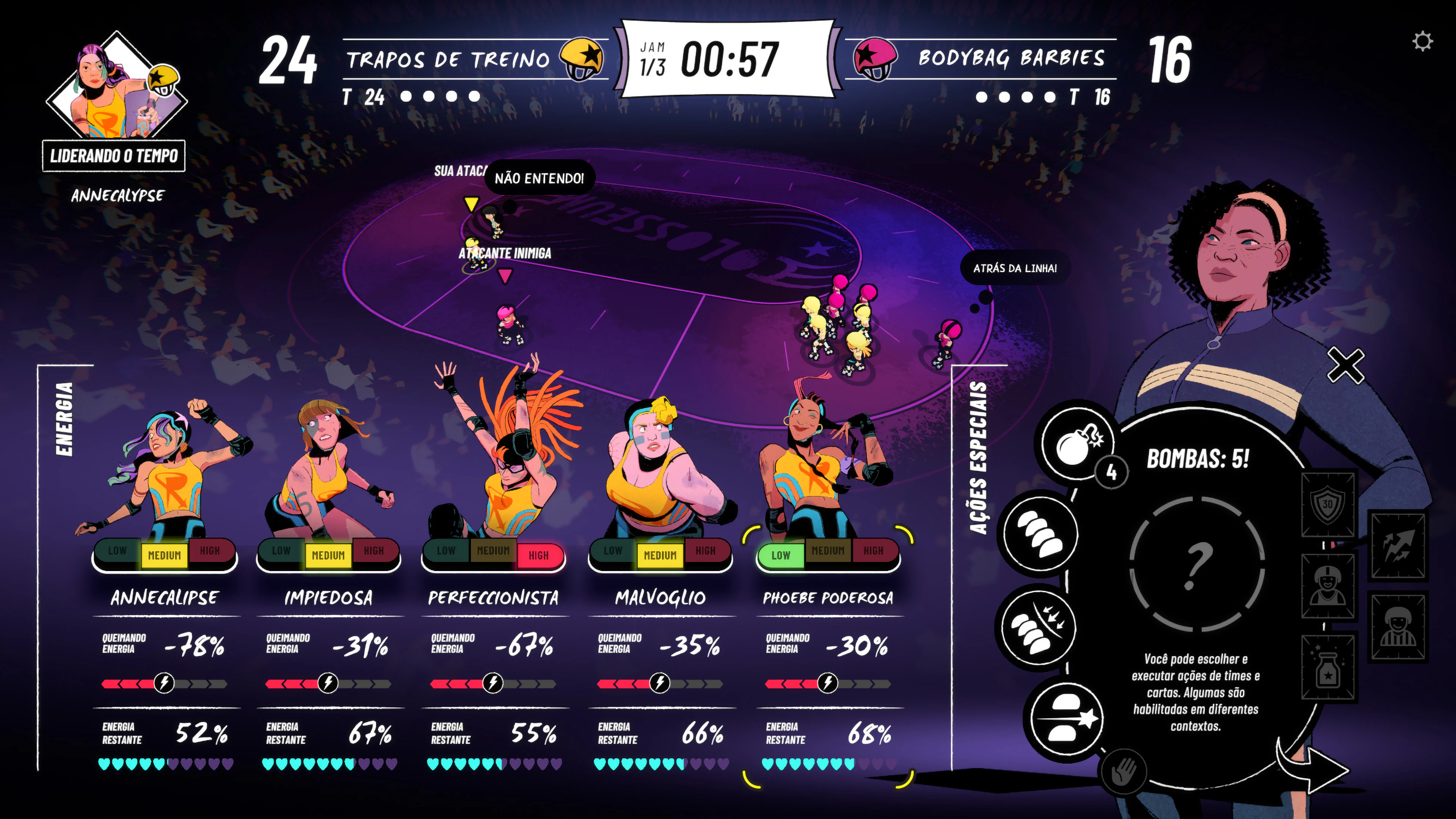
Task: Choose the winking skater card
Action: point(1328,586)
